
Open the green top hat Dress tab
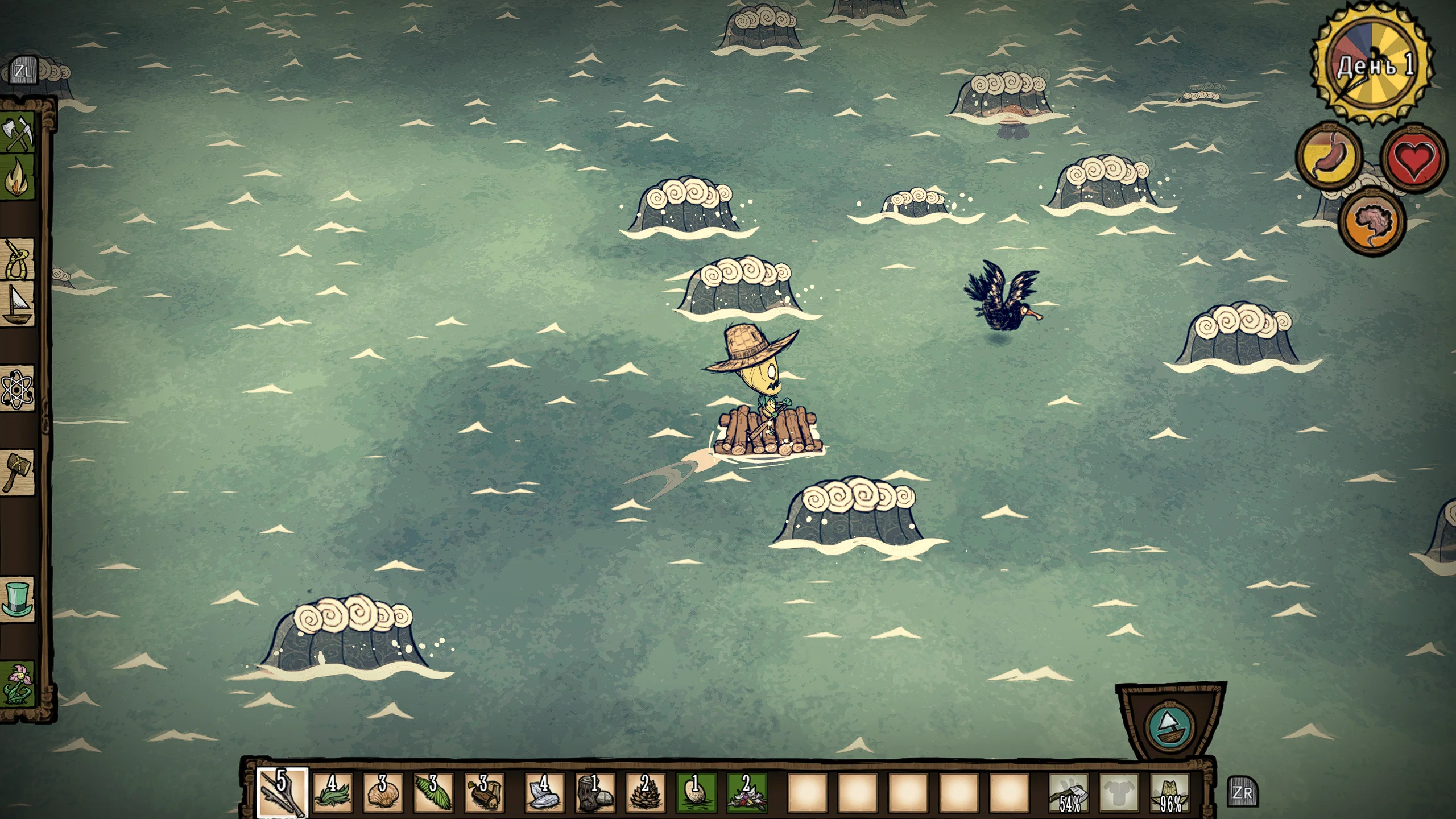tap(17, 598)
